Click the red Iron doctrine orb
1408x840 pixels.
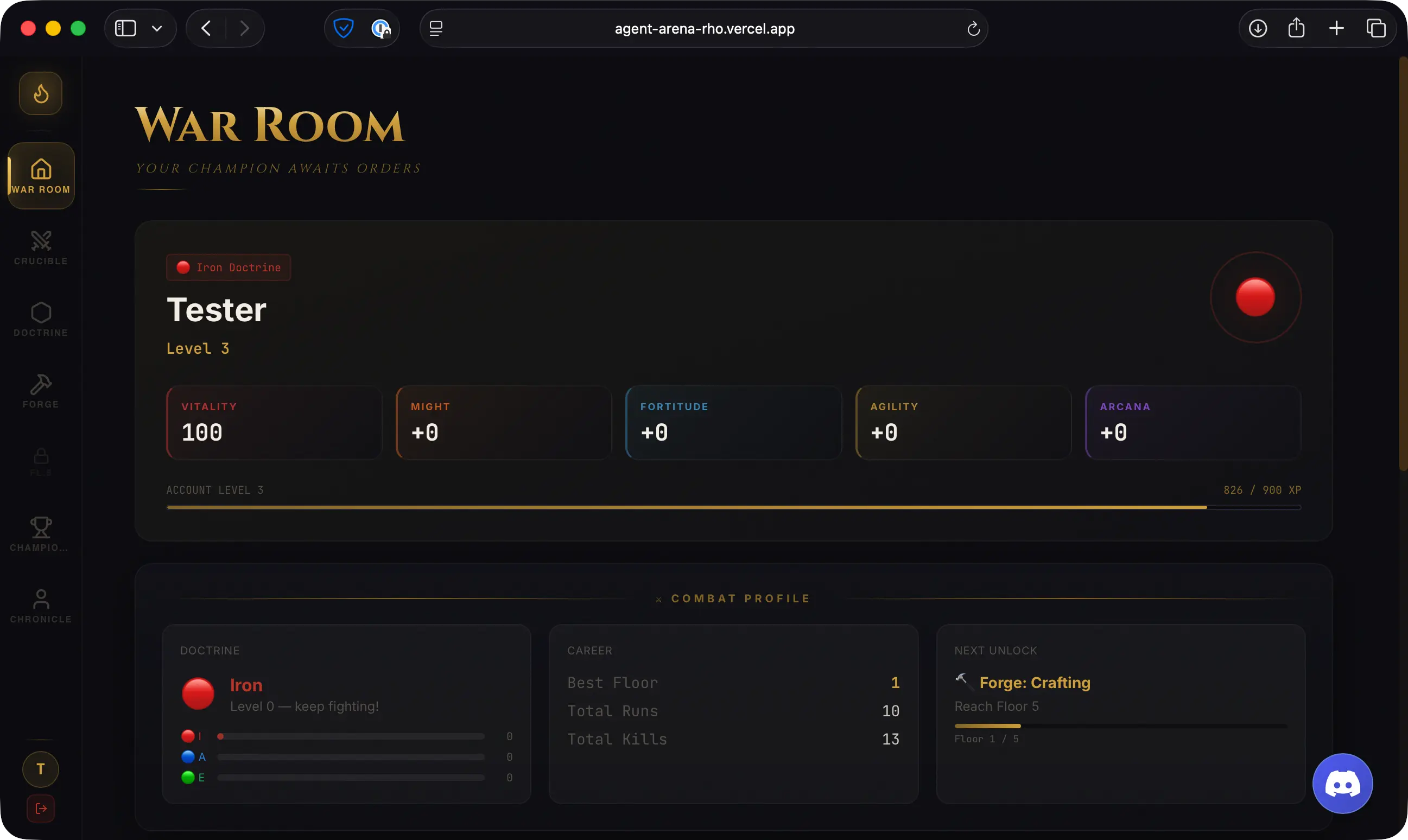198,693
